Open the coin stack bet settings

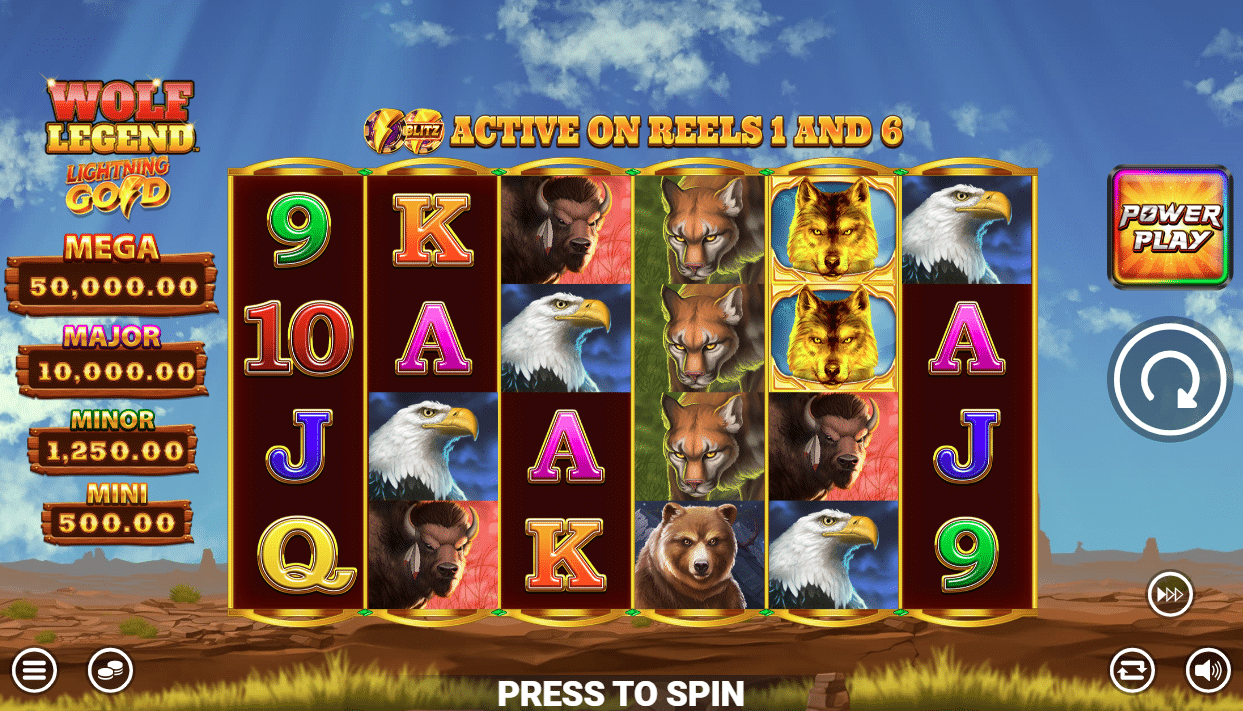click(110, 671)
